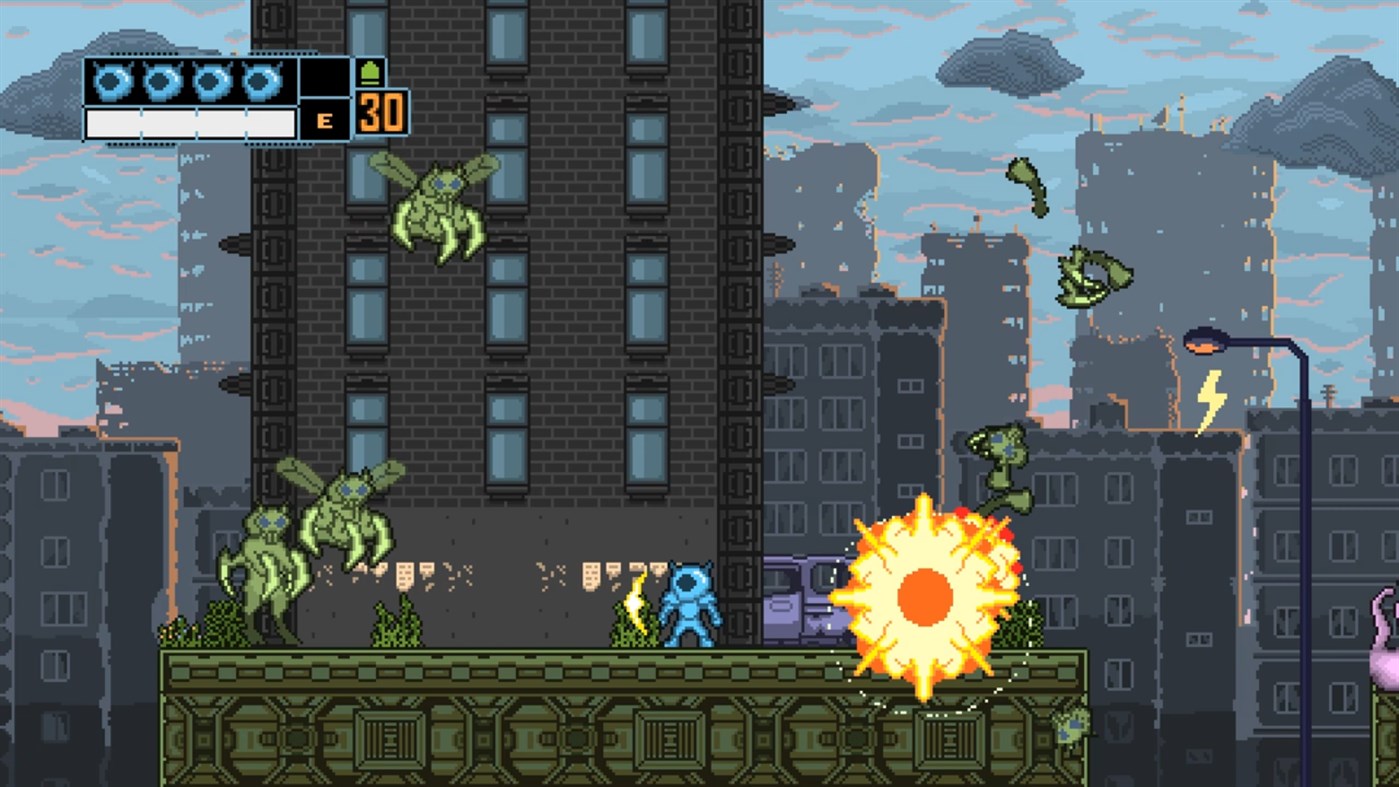Click the yellow lightning bolt icon
The width and height of the screenshot is (1399, 787).
pos(1213,397)
